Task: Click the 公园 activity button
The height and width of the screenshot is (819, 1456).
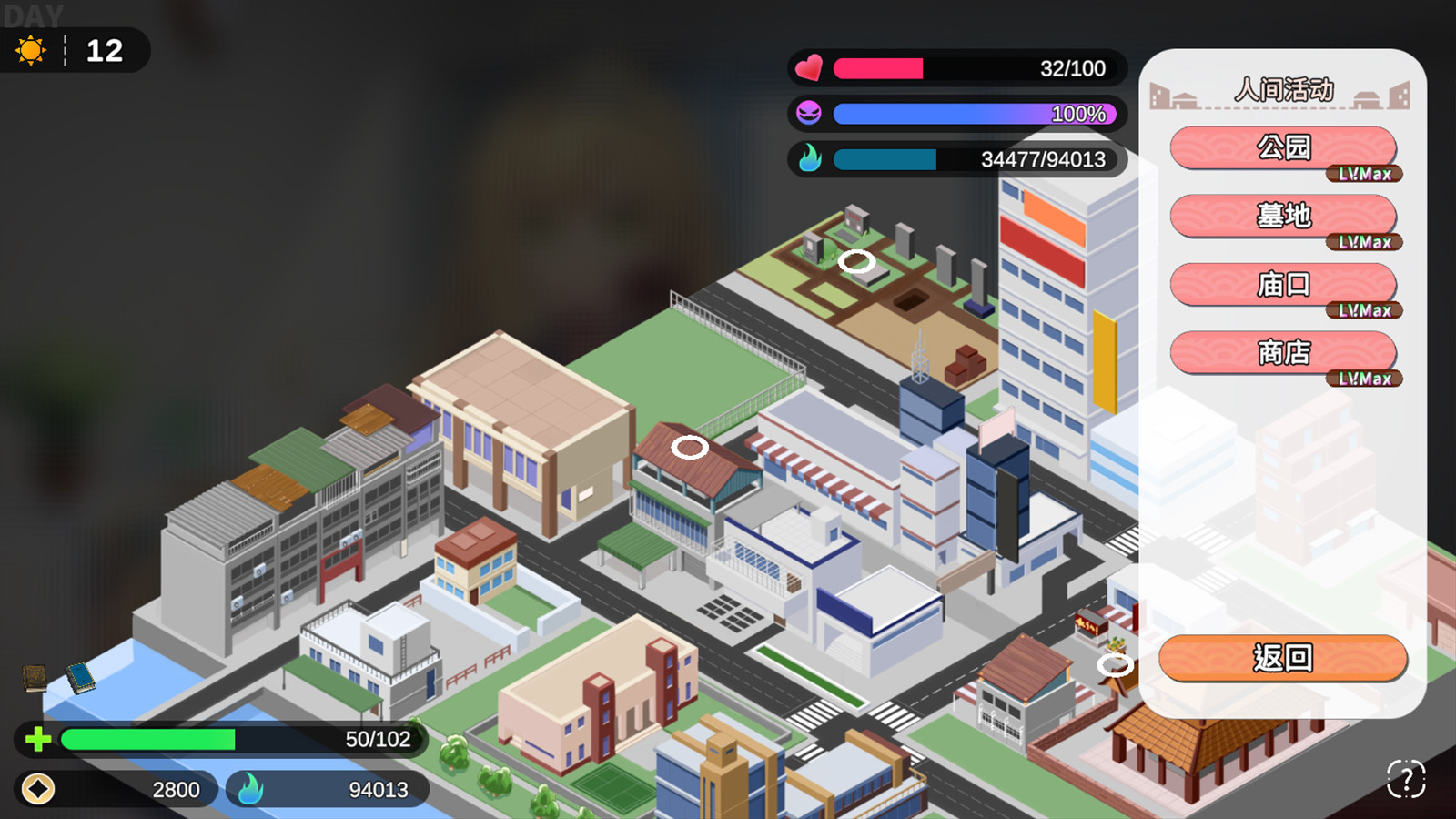Action: point(1285,148)
